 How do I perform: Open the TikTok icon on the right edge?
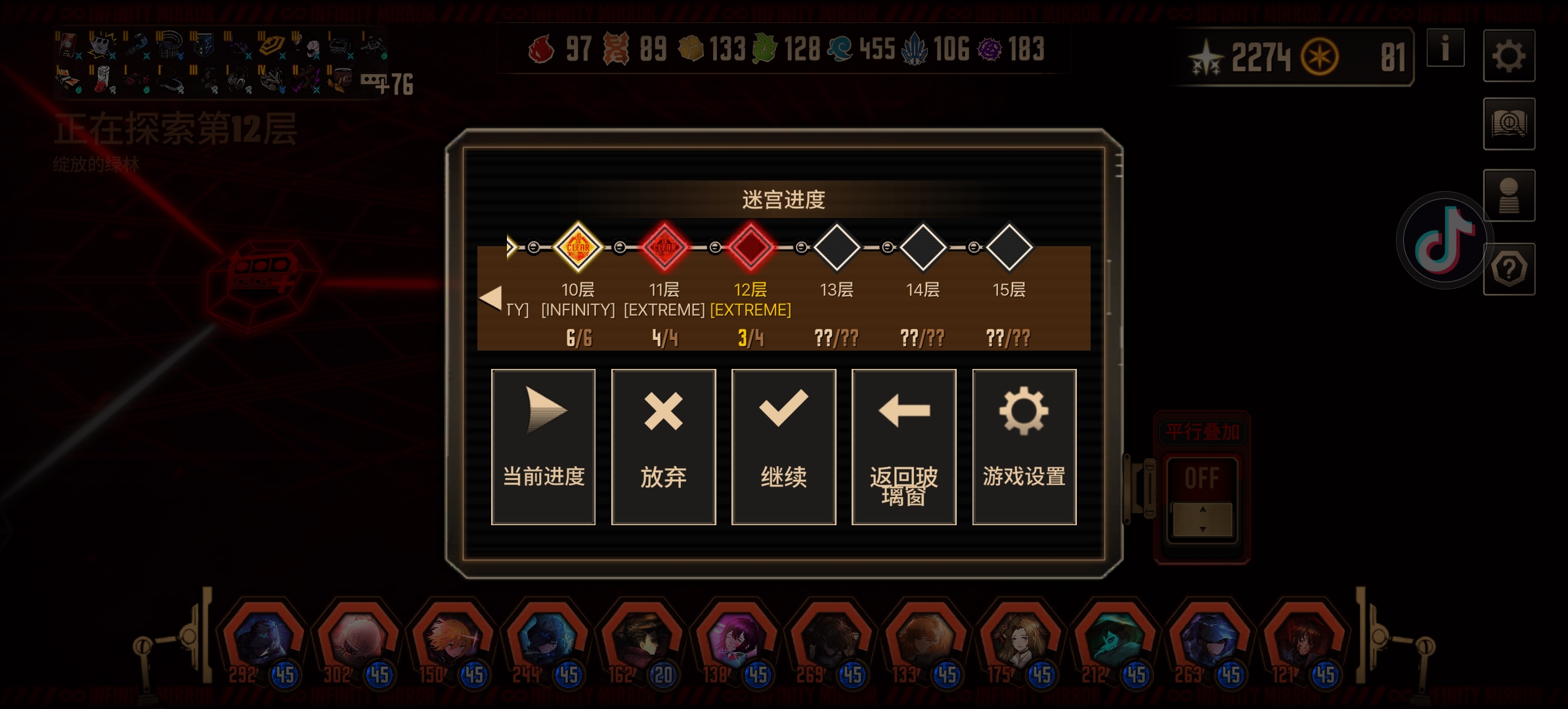[1441, 240]
